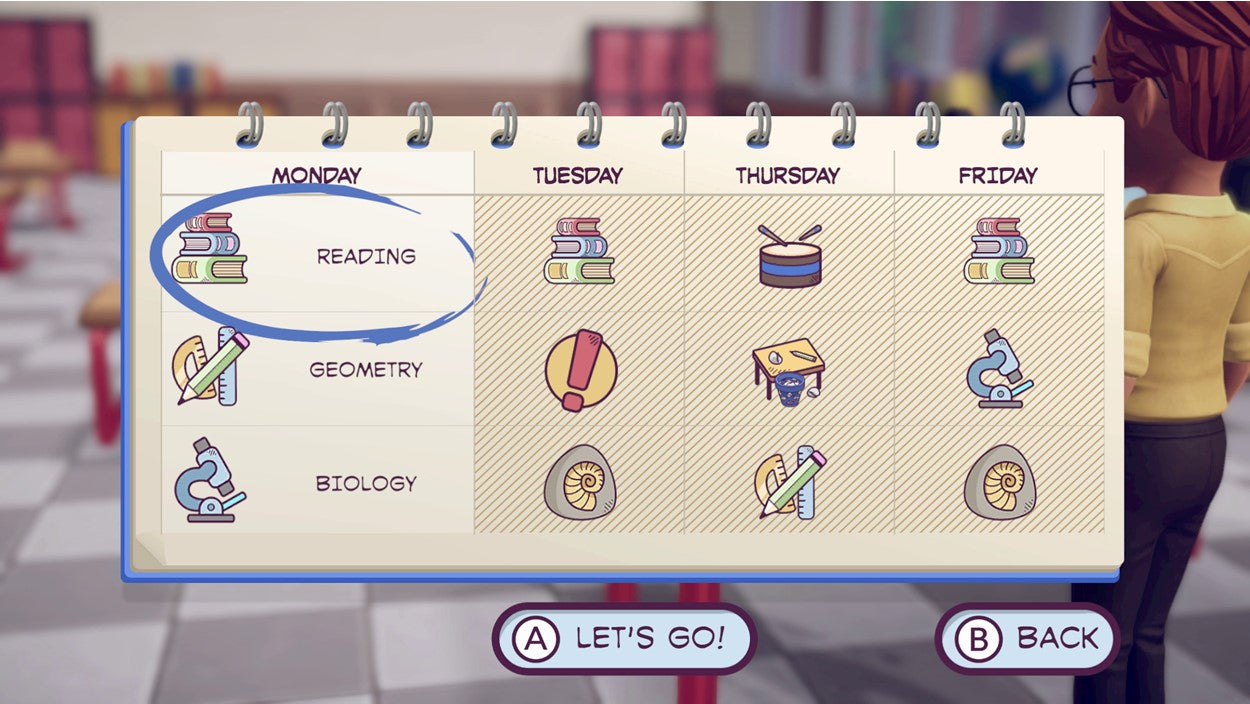Select Friday's stack of books icon
This screenshot has height=704, width=1250.
coord(999,251)
